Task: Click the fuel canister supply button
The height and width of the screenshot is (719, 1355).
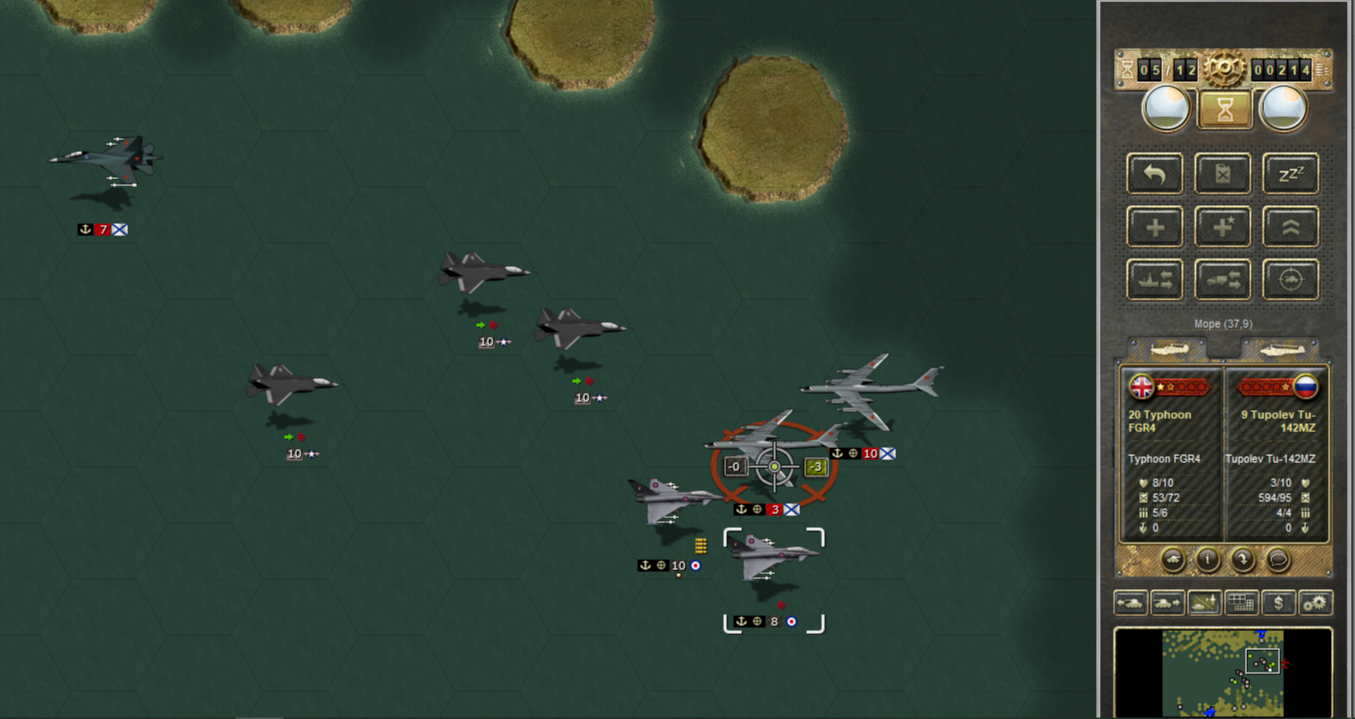Action: tap(1223, 174)
